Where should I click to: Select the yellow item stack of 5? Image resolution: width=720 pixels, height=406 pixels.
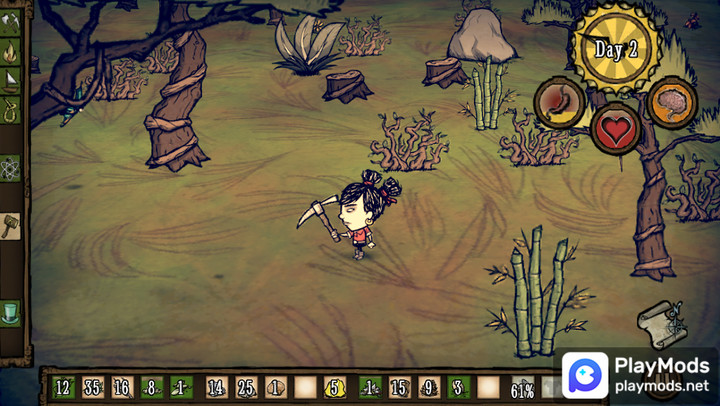point(336,386)
